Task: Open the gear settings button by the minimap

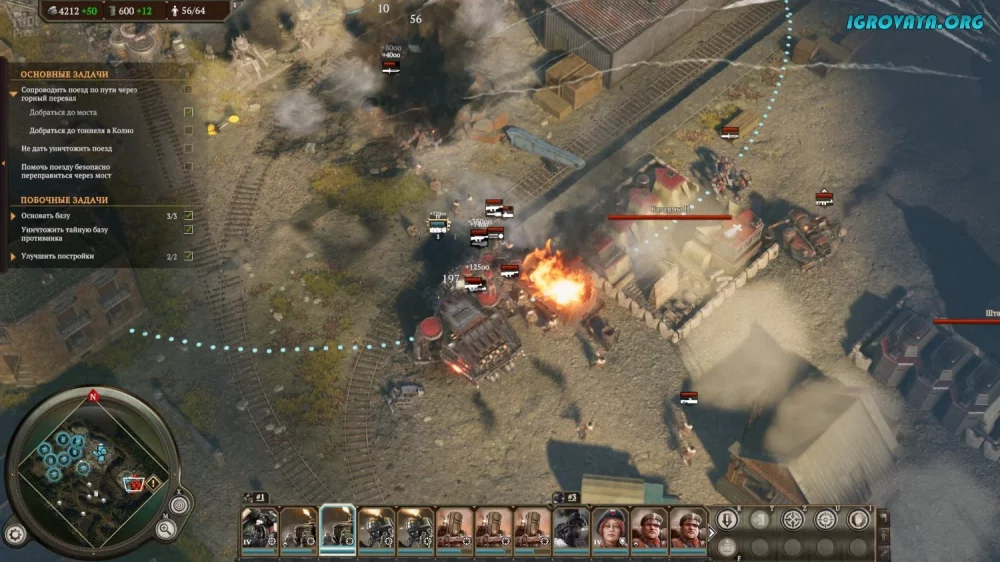Action: 15,533
